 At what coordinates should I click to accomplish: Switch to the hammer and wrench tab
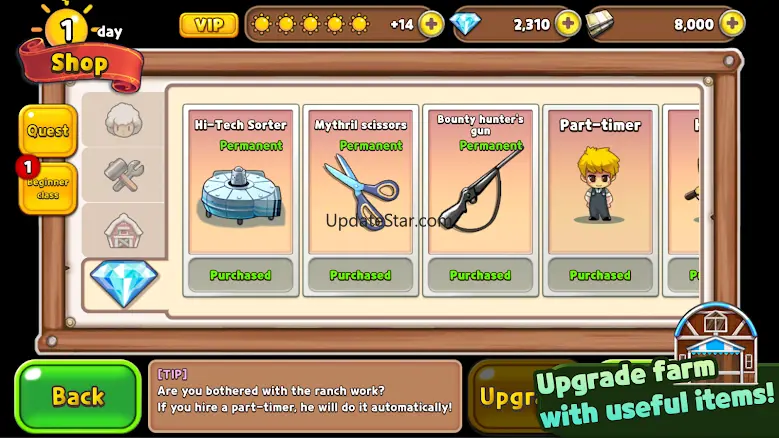pos(125,175)
